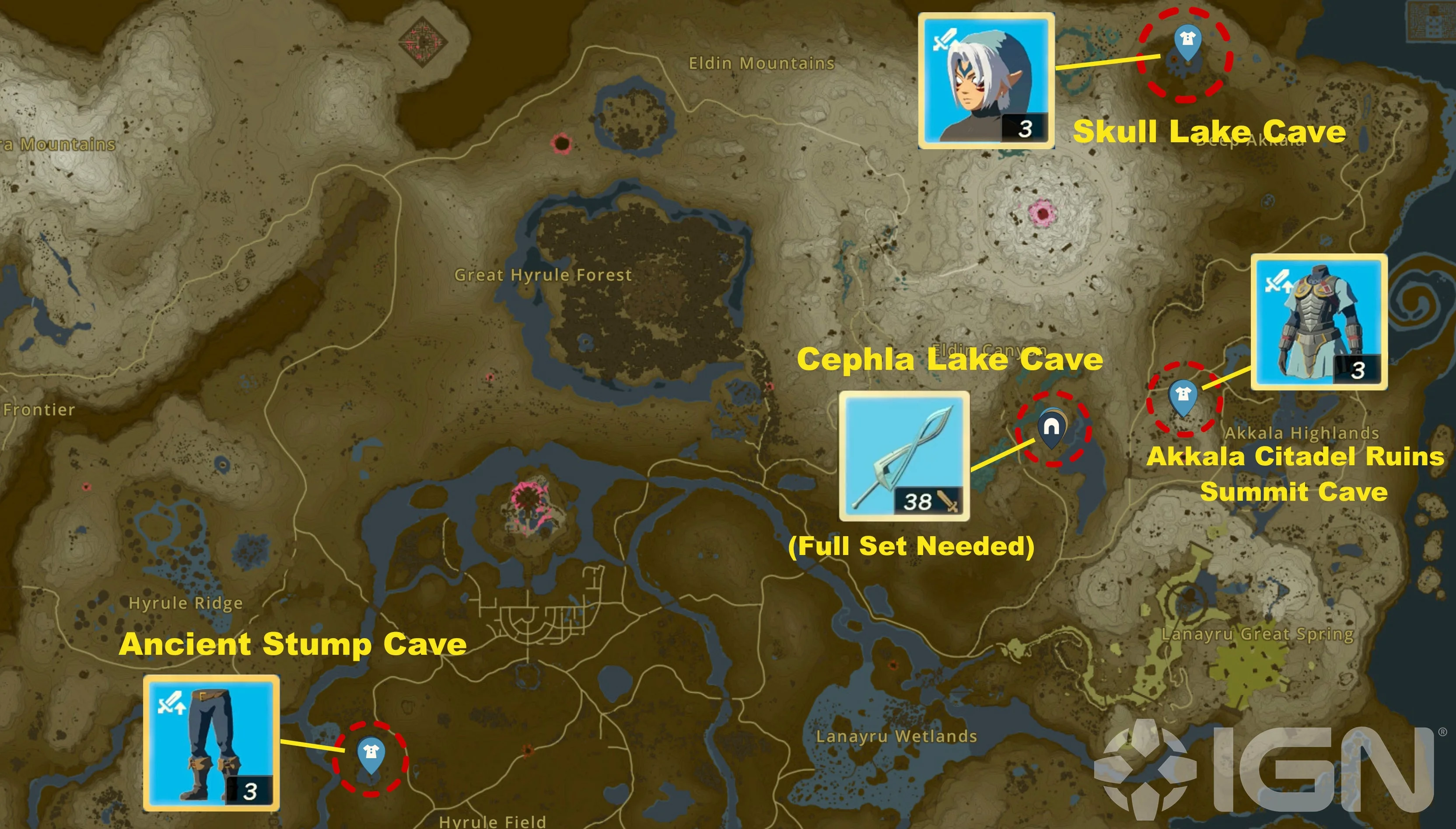This screenshot has width=1456, height=829.
Task: Choose the Ancient Stump Cave armor marker
Action: (371, 755)
